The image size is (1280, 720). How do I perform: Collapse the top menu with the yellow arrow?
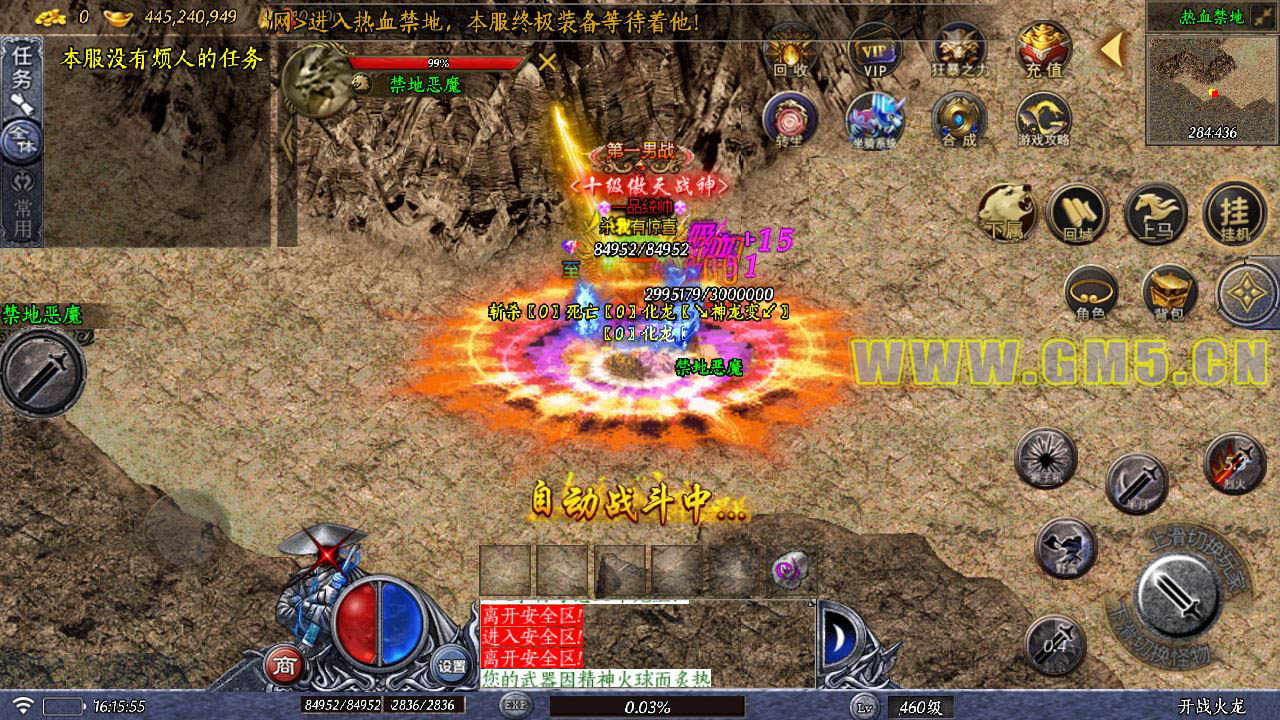tap(1112, 49)
